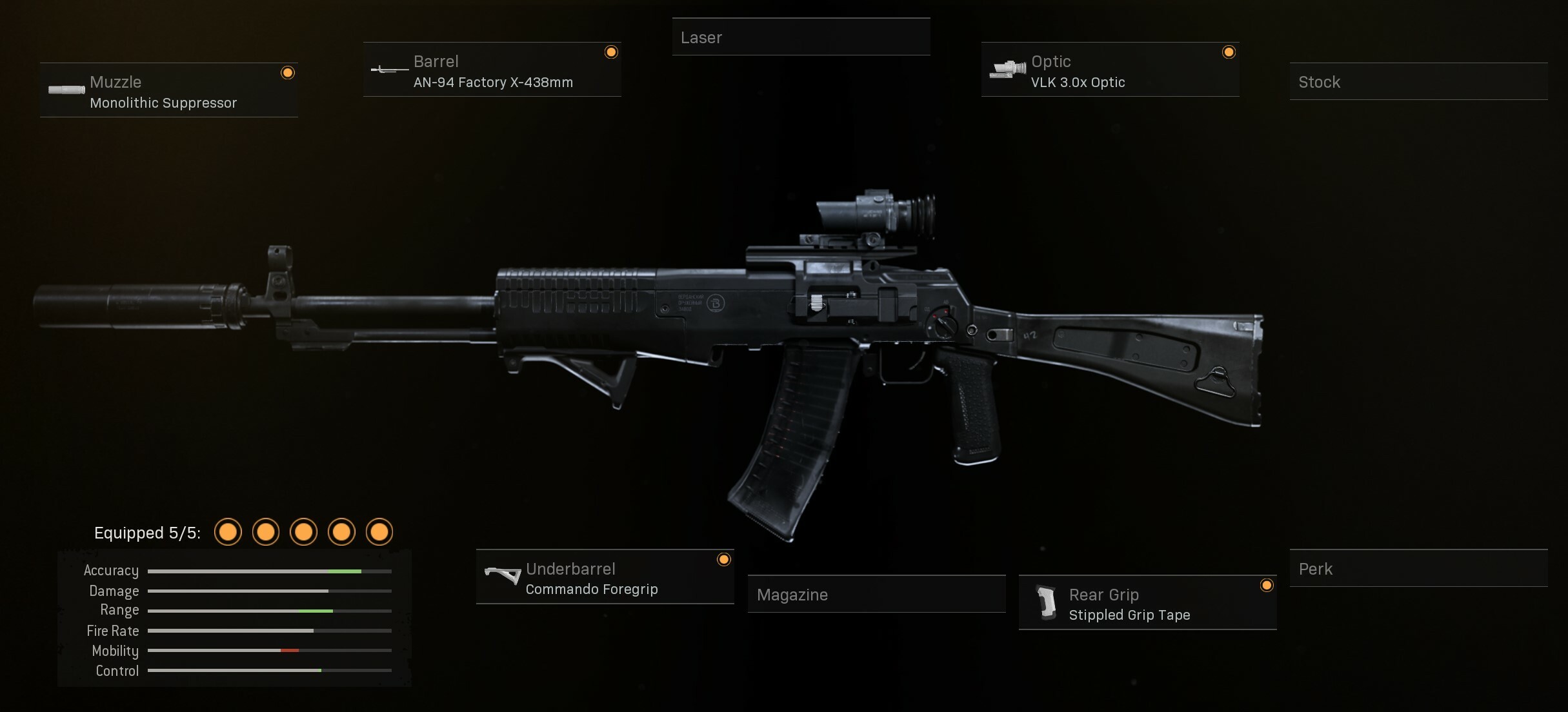The height and width of the screenshot is (712, 1568).
Task: Choose the Rear Grip Stippled Grip Tape slot
Action: (x=1147, y=603)
